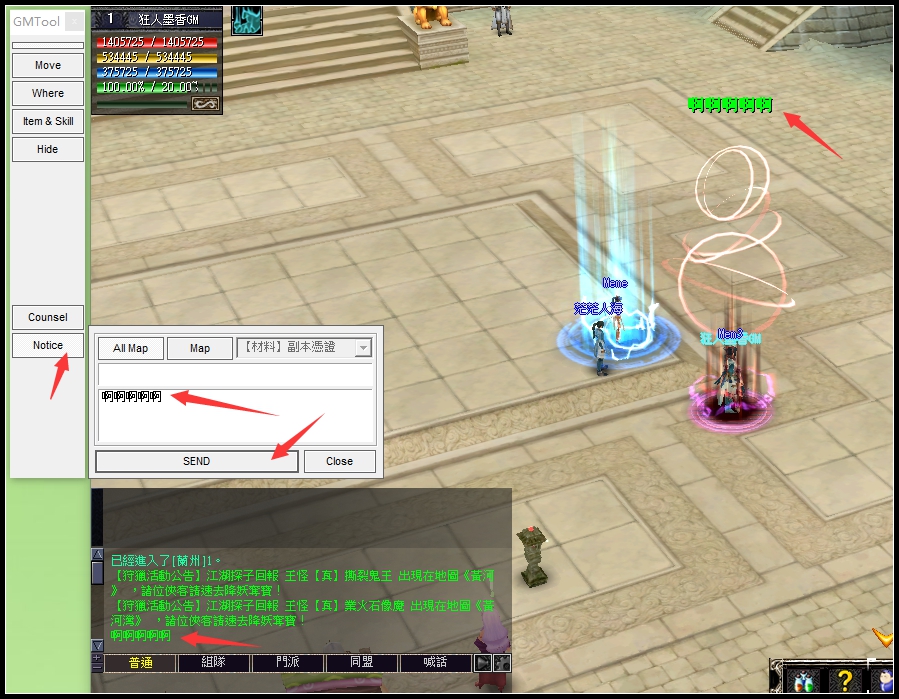899x699 pixels.
Task: Switch to the 門派 chat tab
Action: (287, 663)
